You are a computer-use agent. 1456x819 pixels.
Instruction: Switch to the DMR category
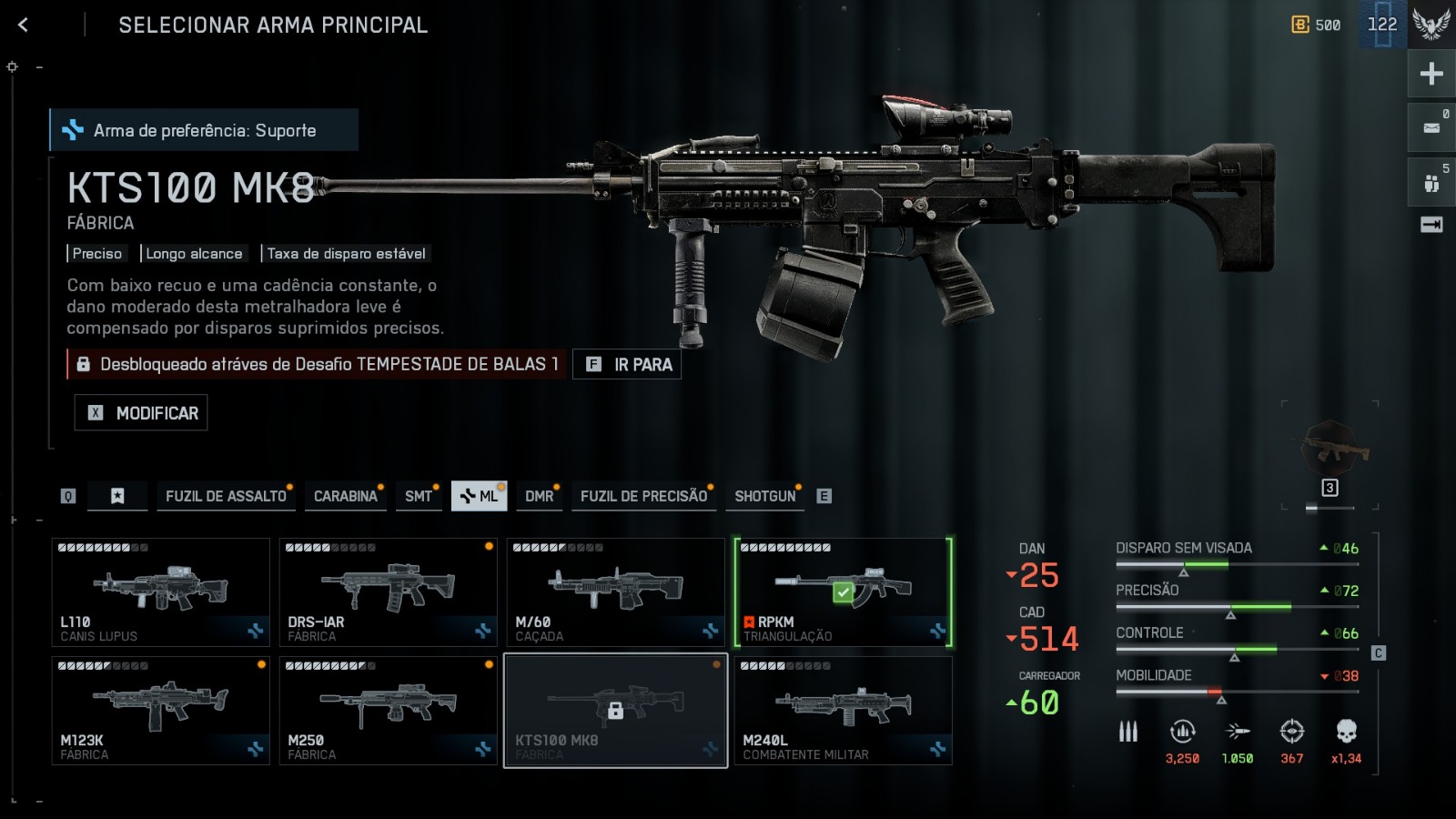tap(539, 496)
